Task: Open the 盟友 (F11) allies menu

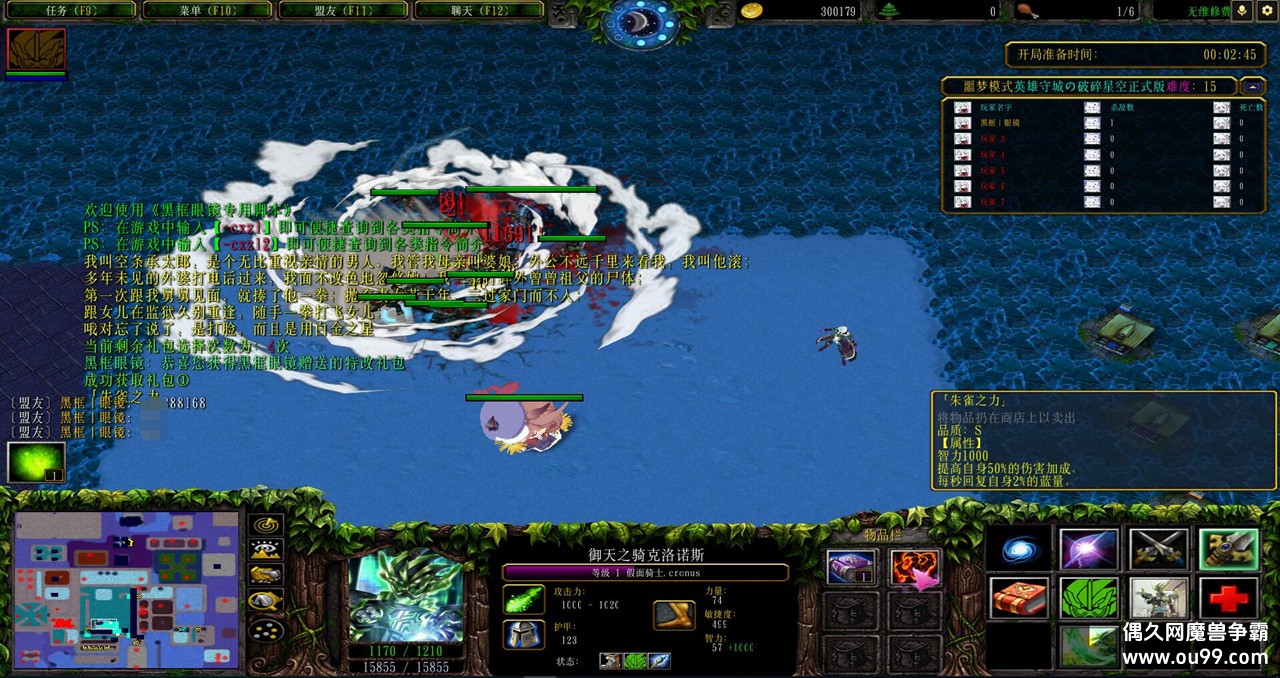Action: 343,10
